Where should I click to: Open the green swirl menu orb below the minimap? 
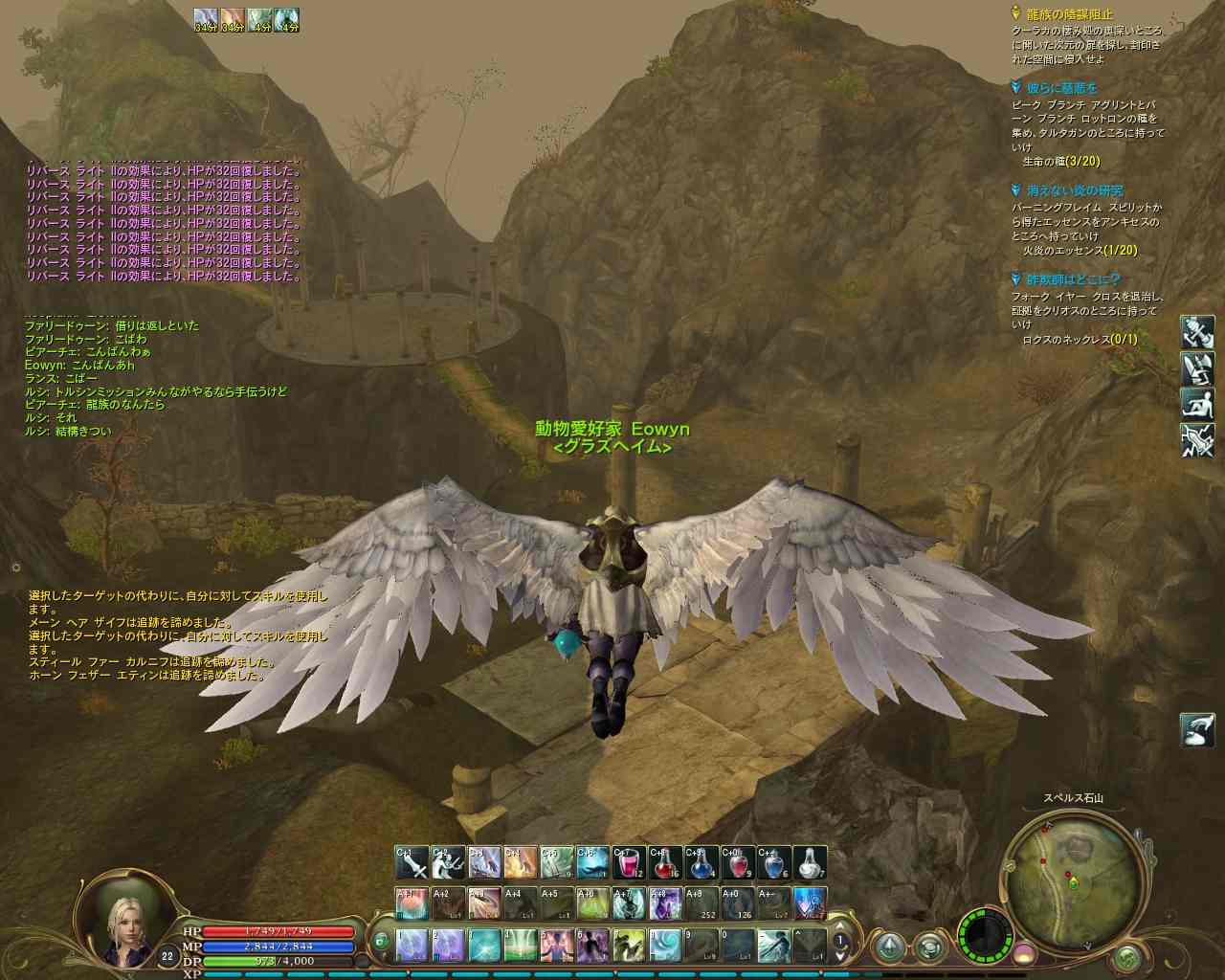click(x=1129, y=956)
